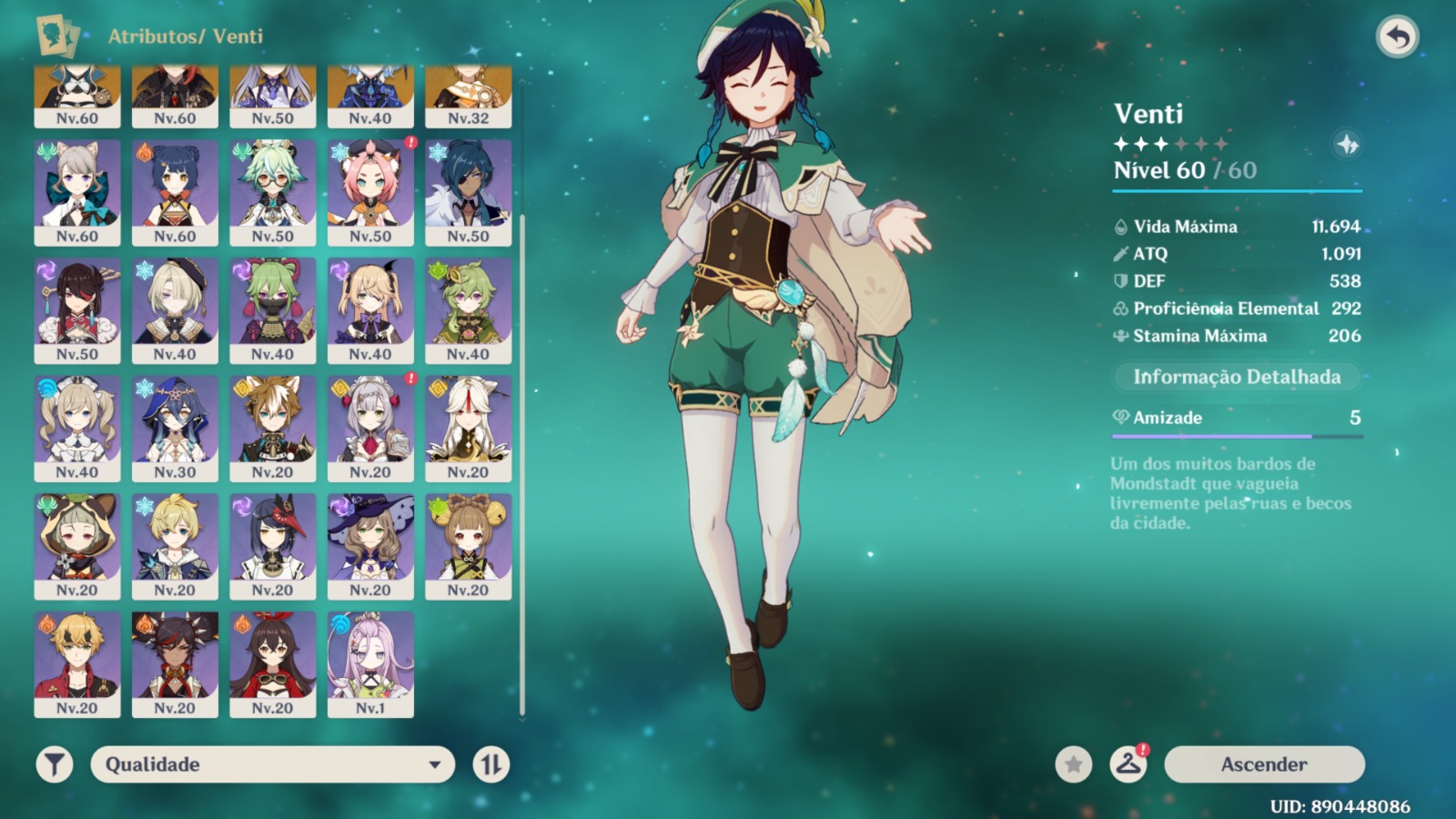Open the character filter funnel

pyautogui.click(x=55, y=764)
